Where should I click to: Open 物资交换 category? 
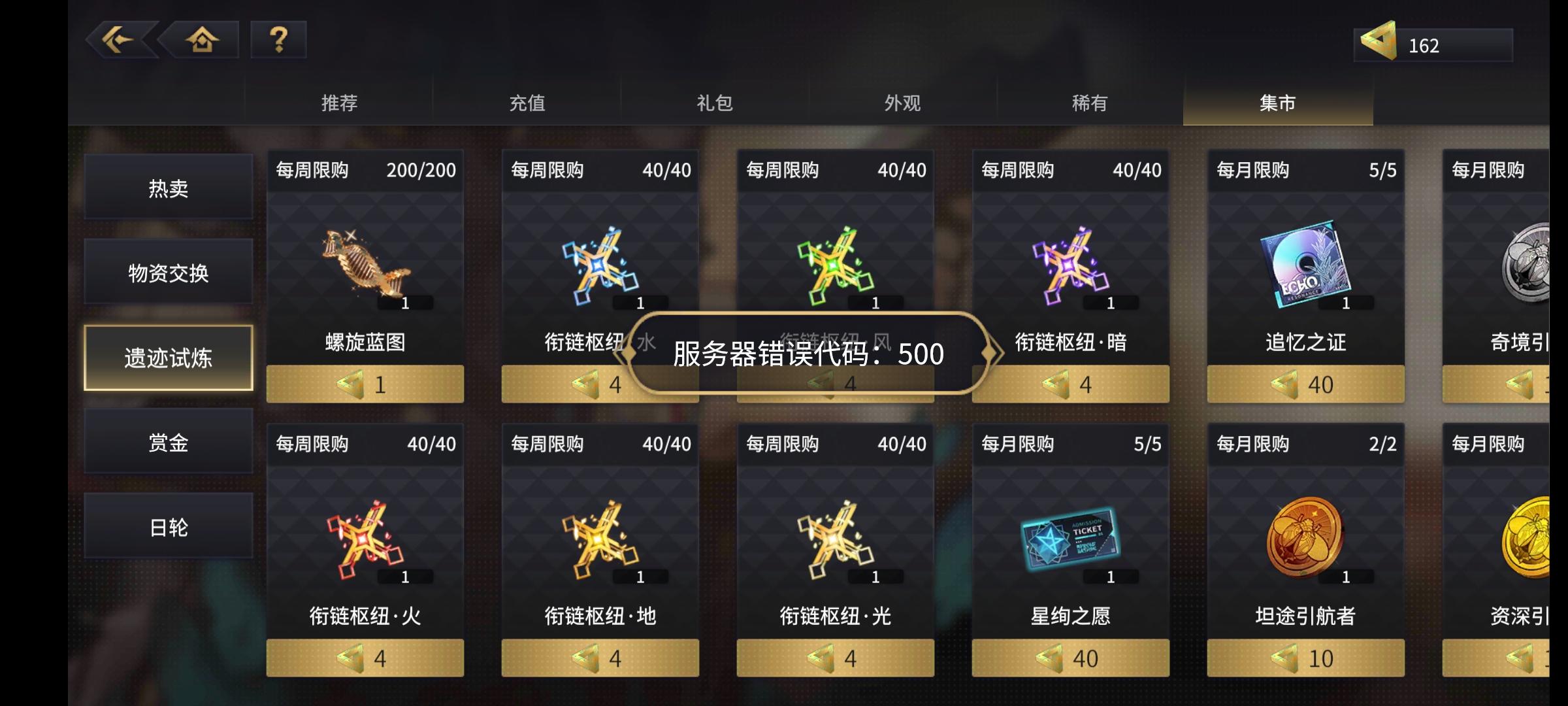tap(168, 273)
